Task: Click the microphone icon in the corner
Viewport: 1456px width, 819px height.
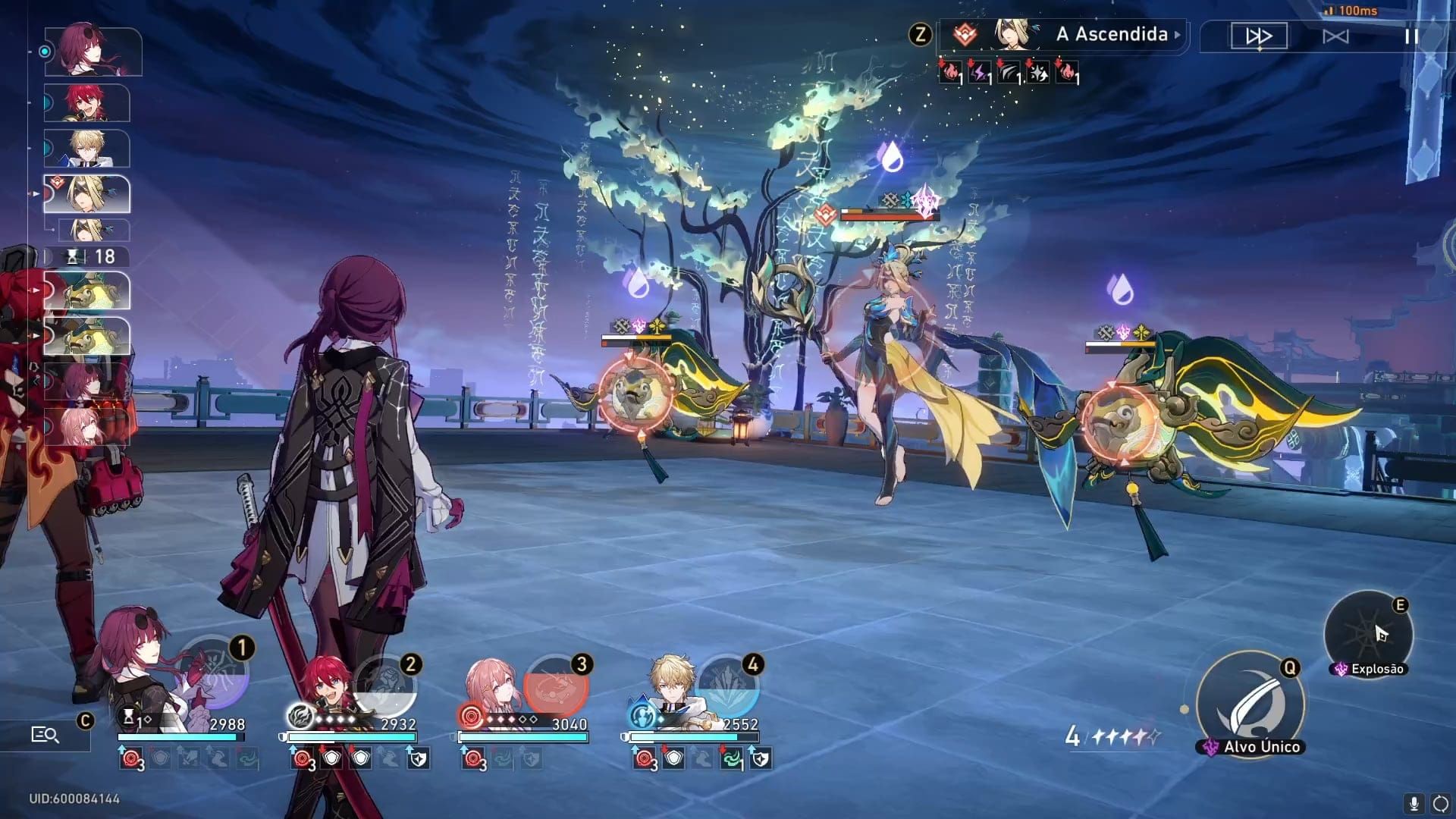Action: coord(1413,803)
